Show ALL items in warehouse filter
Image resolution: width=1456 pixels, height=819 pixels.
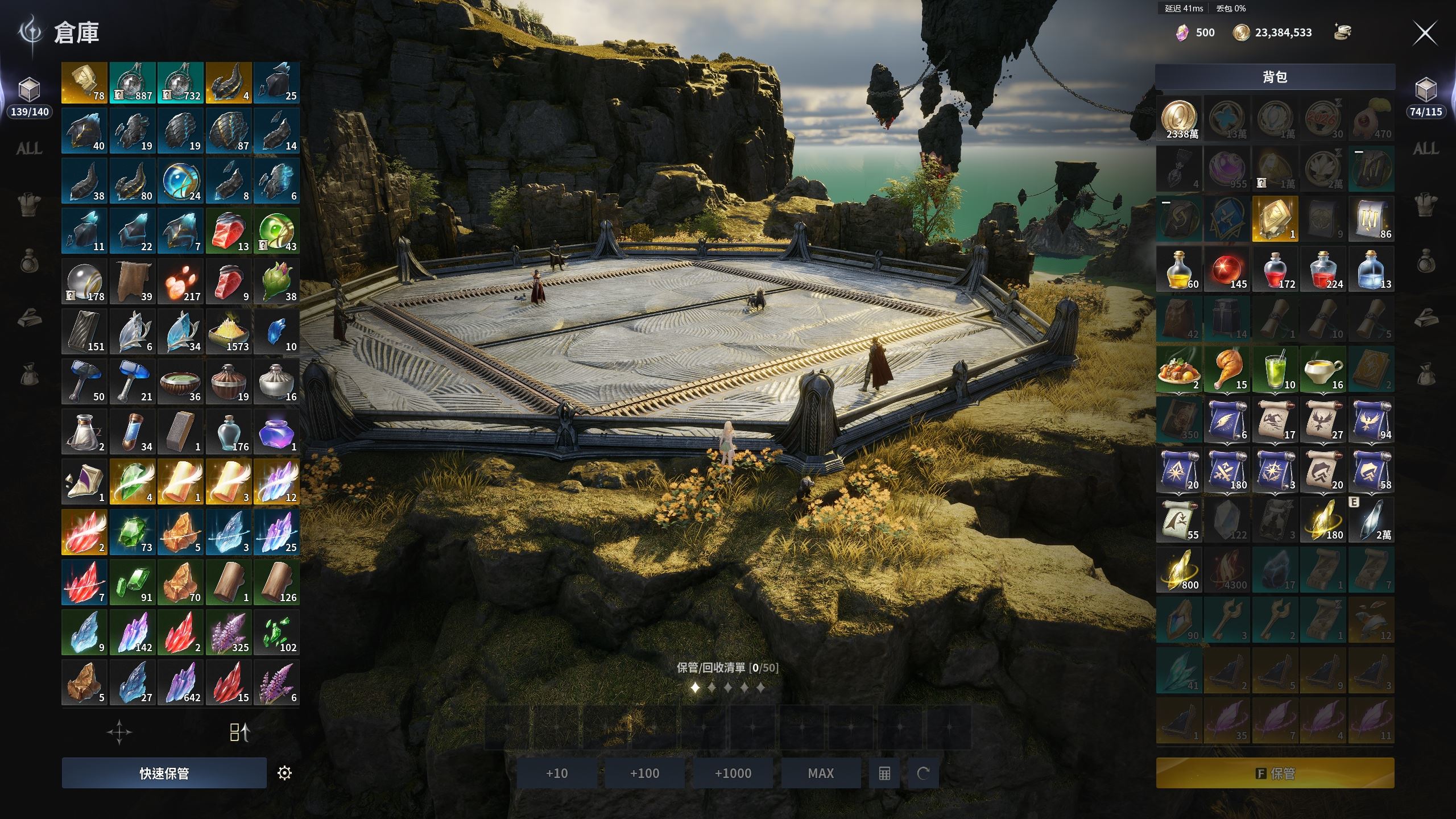click(29, 149)
